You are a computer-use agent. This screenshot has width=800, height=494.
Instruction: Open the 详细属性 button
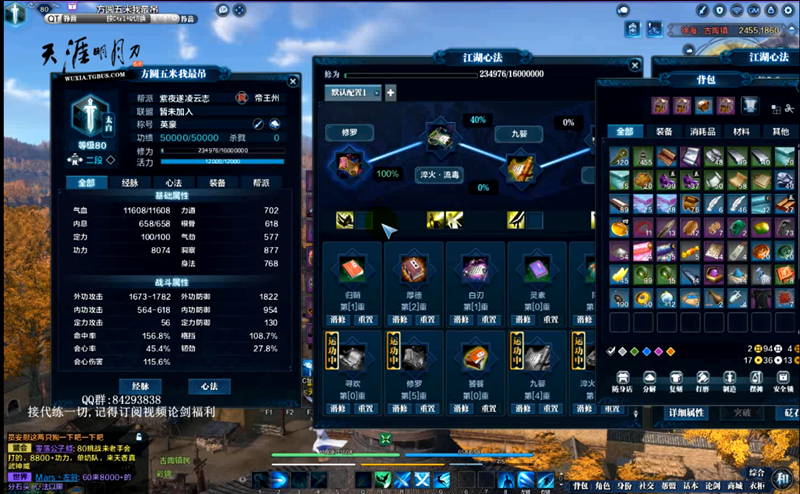click(x=687, y=412)
